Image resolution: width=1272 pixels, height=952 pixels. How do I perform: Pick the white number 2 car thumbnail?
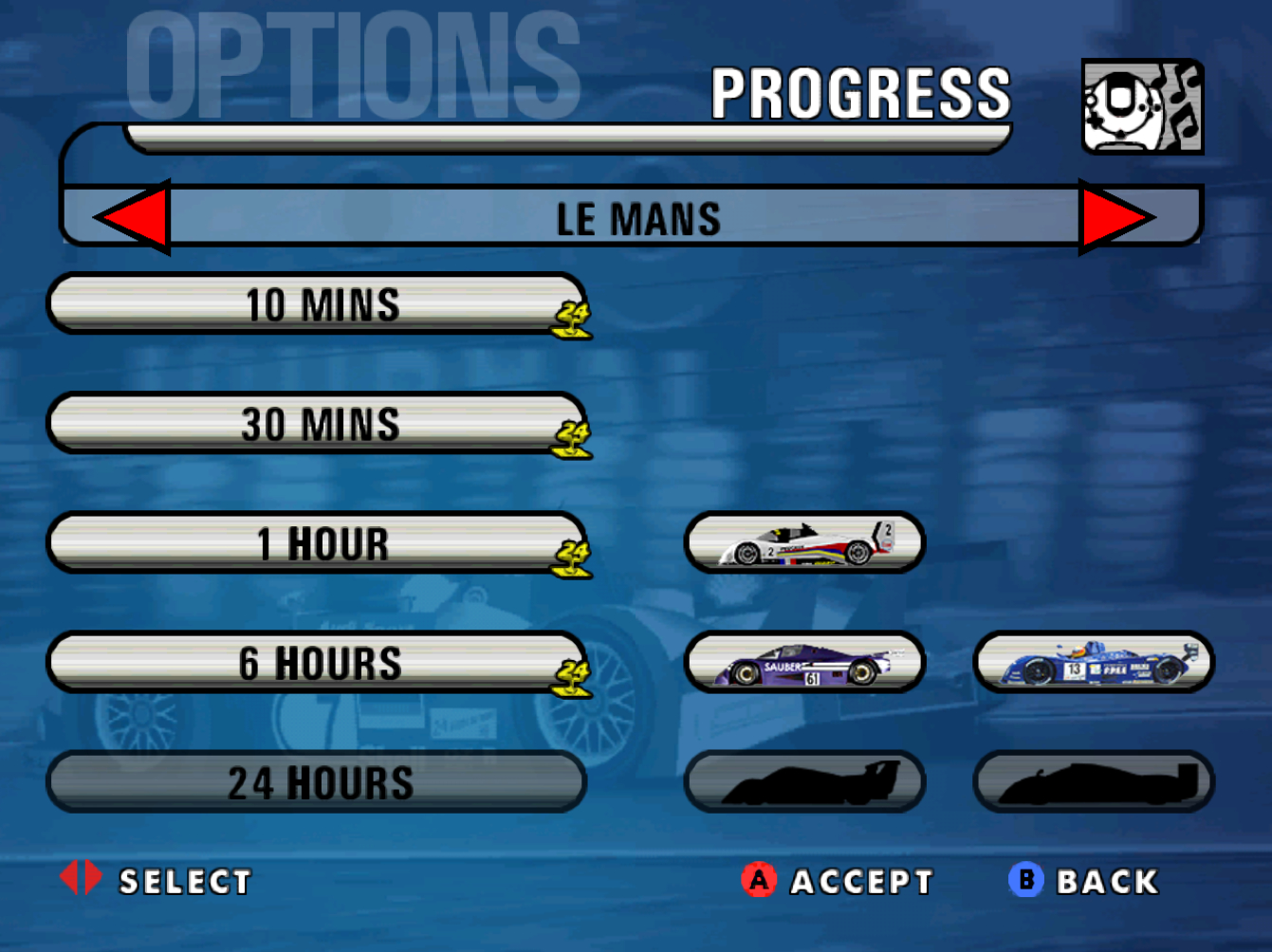click(x=804, y=543)
